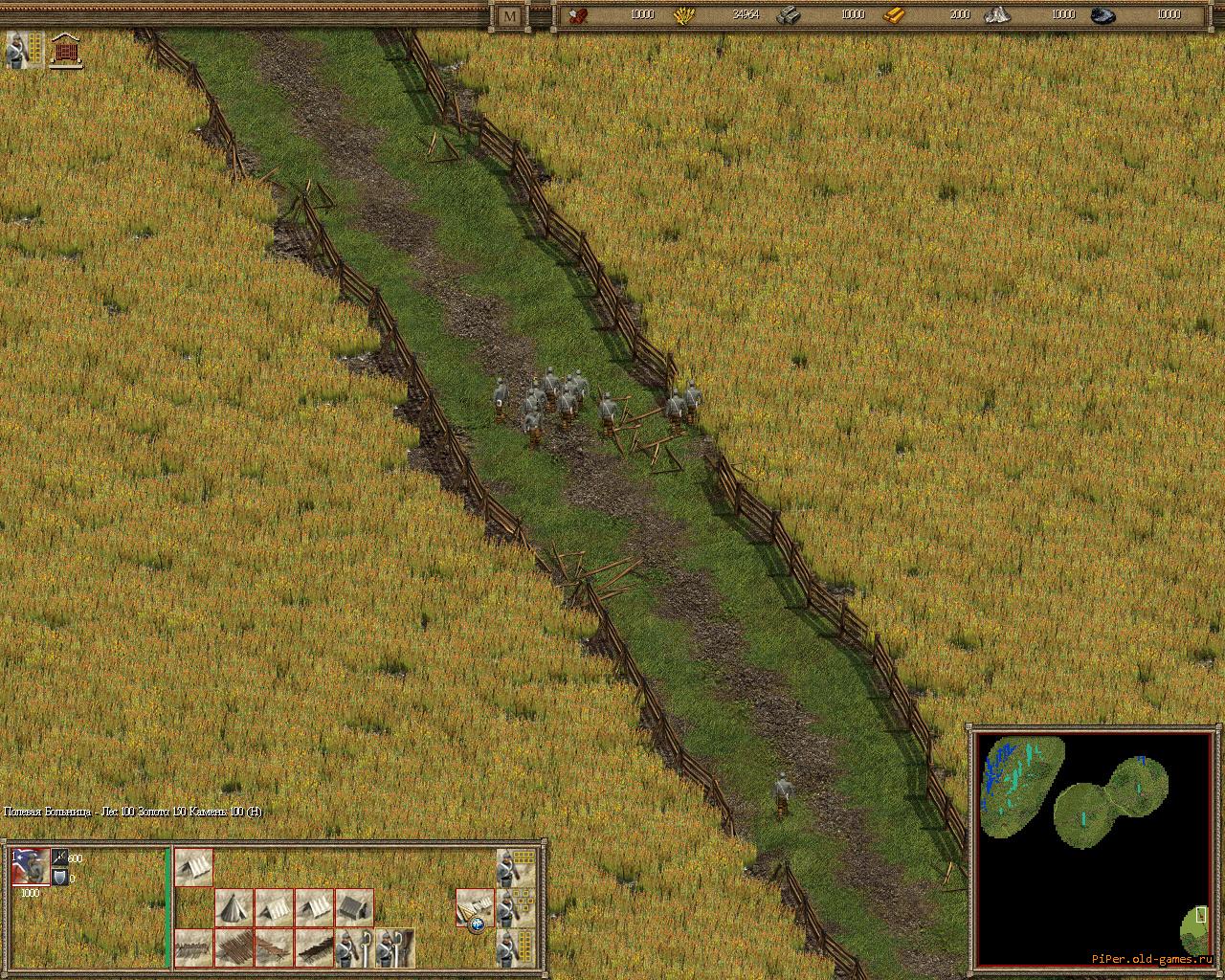Click the wooden building icon under the top bar
The height and width of the screenshot is (980, 1225).
(x=66, y=50)
